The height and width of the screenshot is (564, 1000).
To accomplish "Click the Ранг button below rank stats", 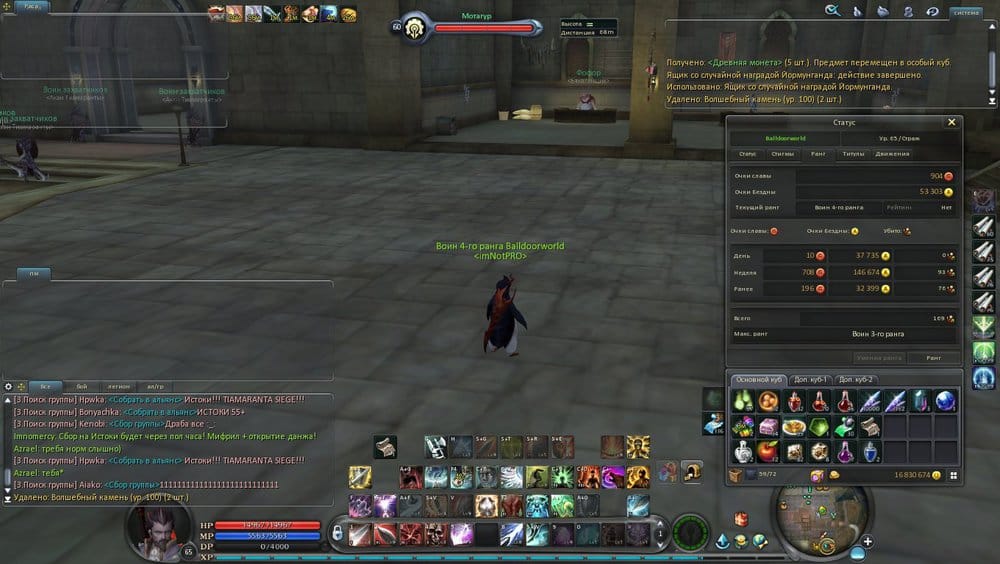I will coord(932,357).
